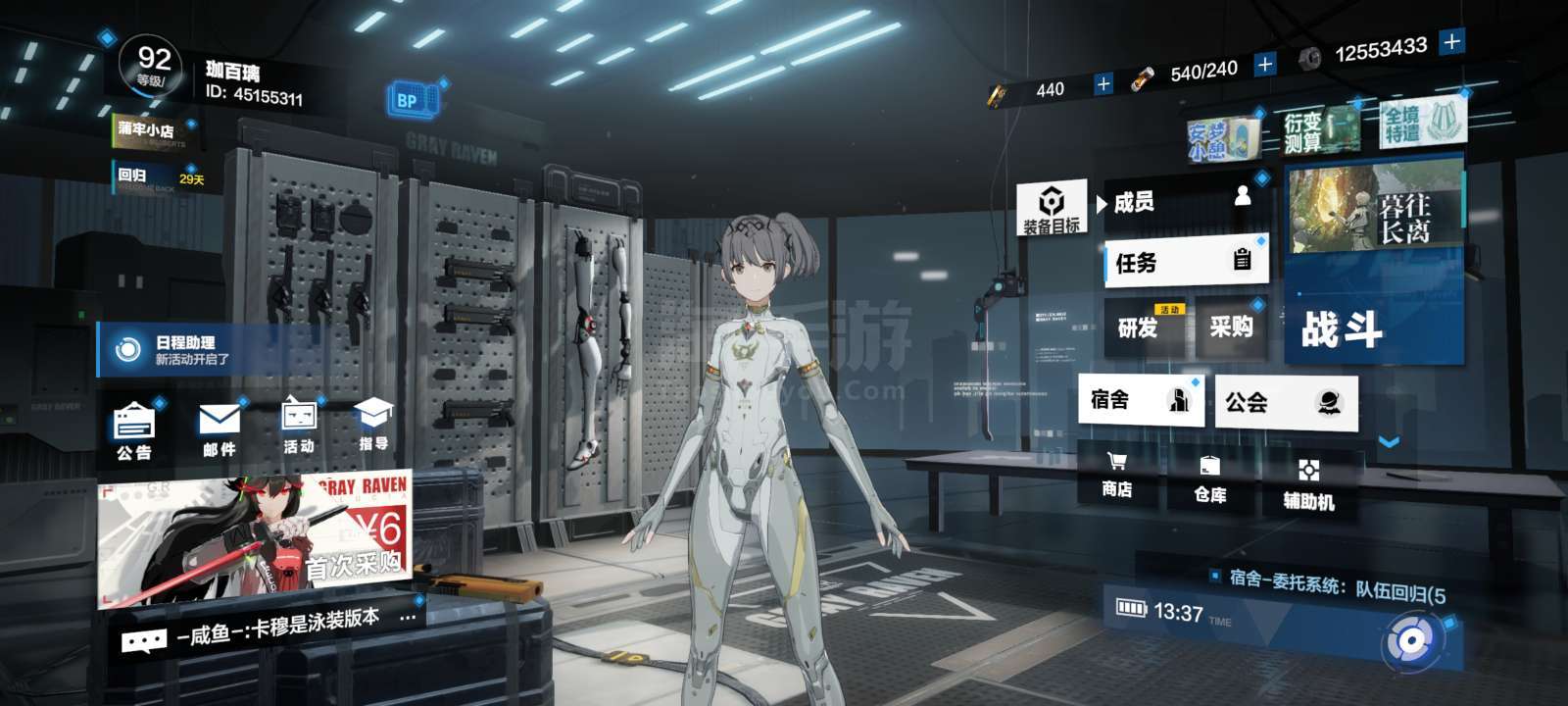This screenshot has width=1568, height=706.
Task: View the 公告 announcements
Action: pos(134,431)
